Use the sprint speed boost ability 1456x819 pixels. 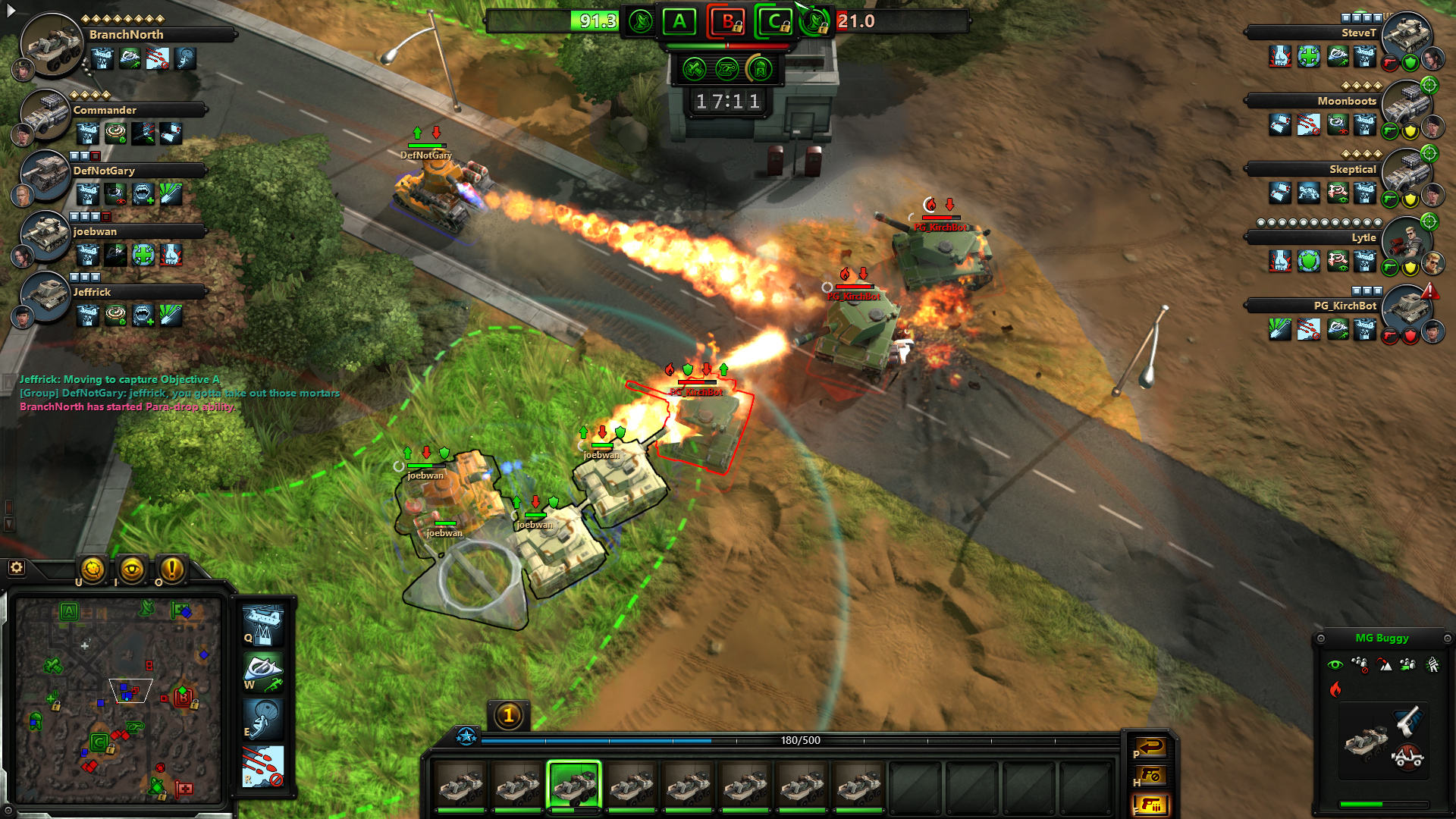(x=262, y=672)
